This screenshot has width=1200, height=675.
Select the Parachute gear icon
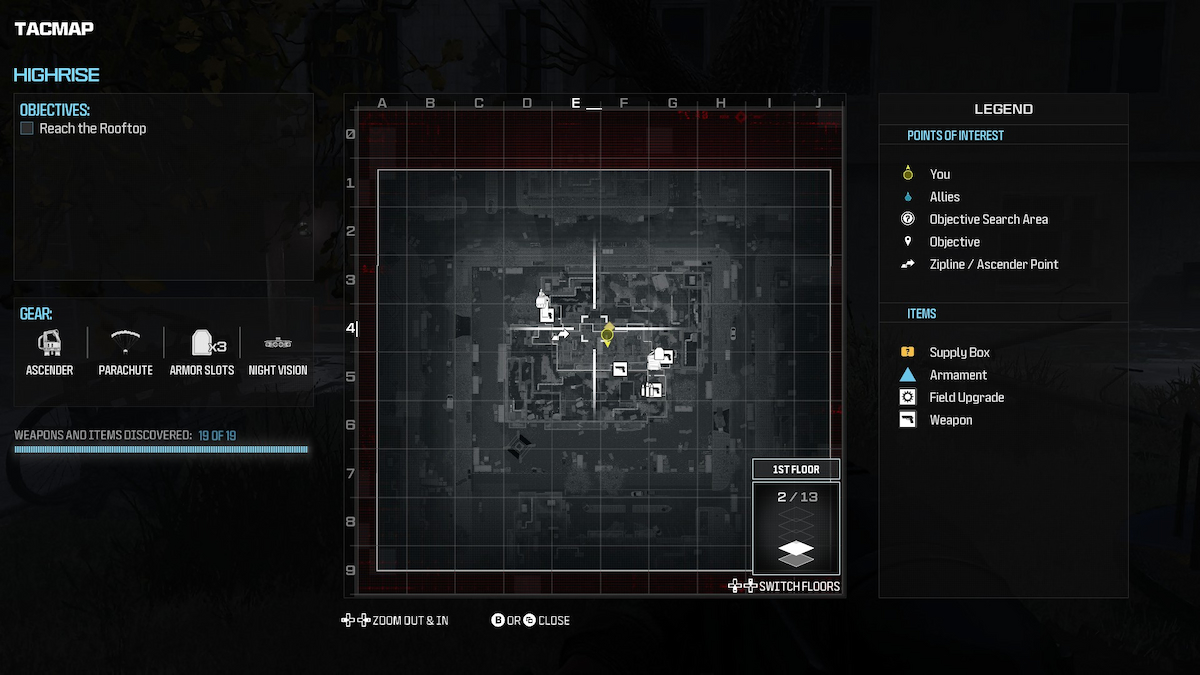[x=125, y=343]
